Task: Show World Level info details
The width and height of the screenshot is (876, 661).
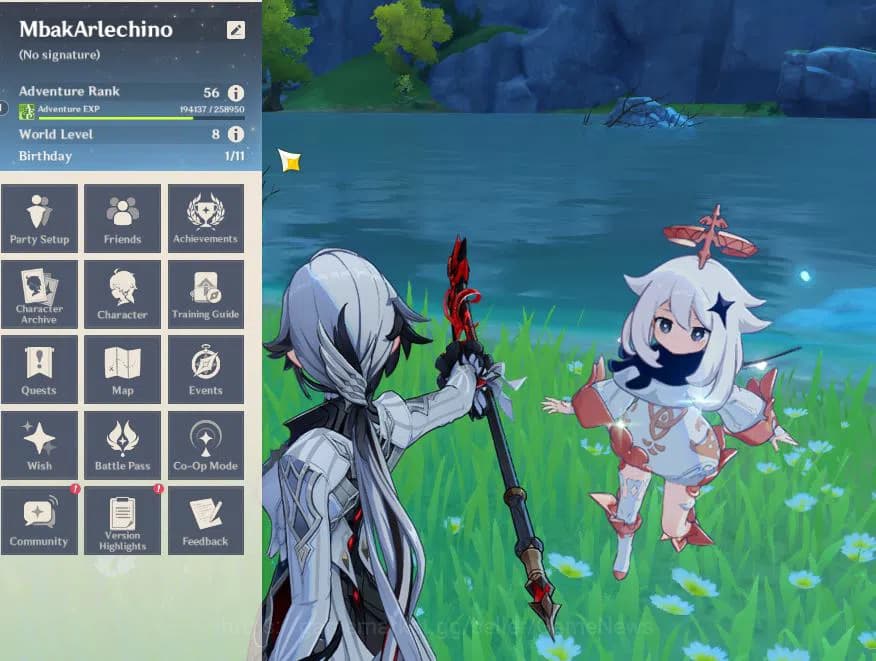Action: point(236,134)
